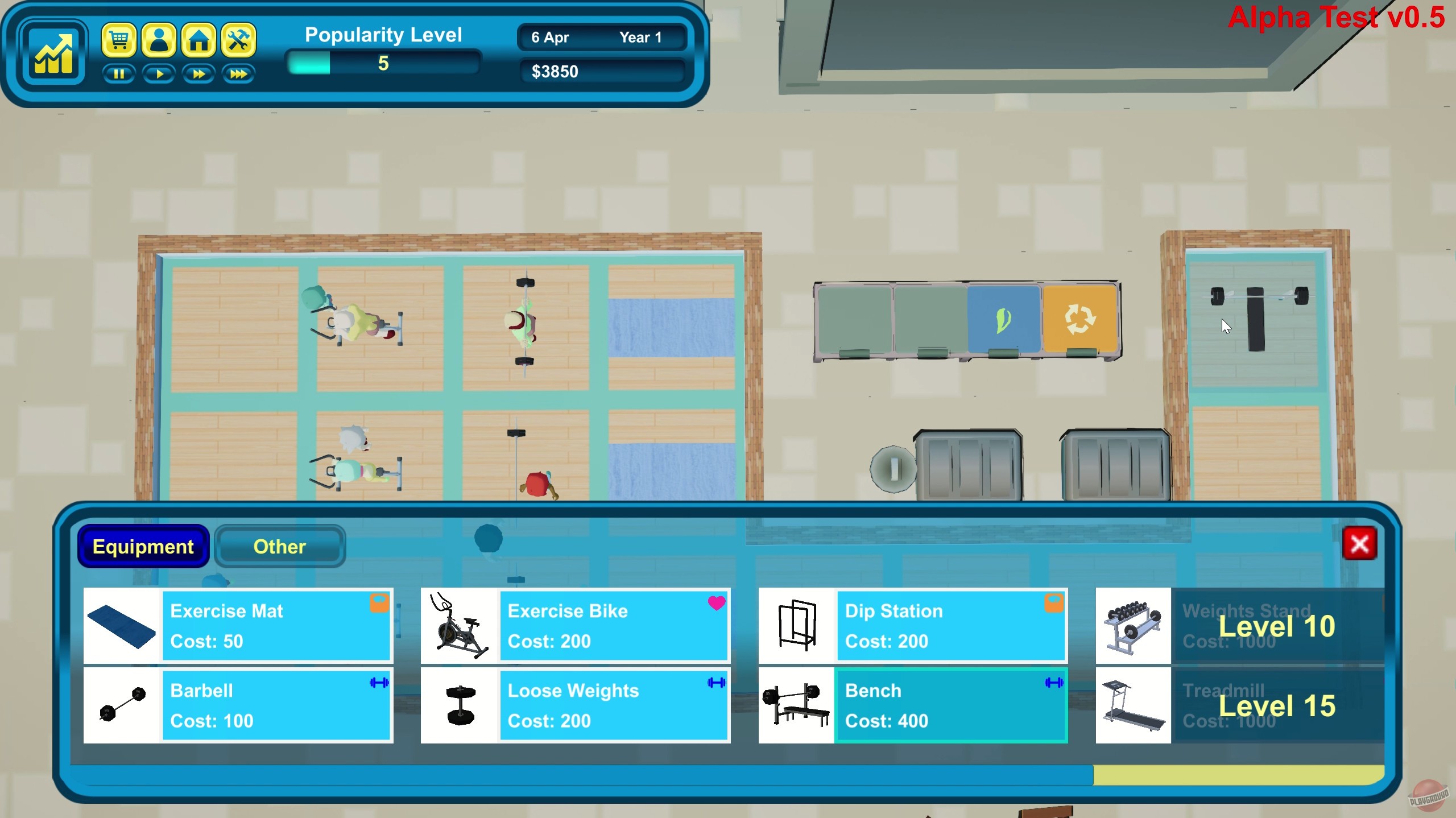Open the shop cart icon
The height and width of the screenshot is (818, 1456).
pyautogui.click(x=119, y=40)
